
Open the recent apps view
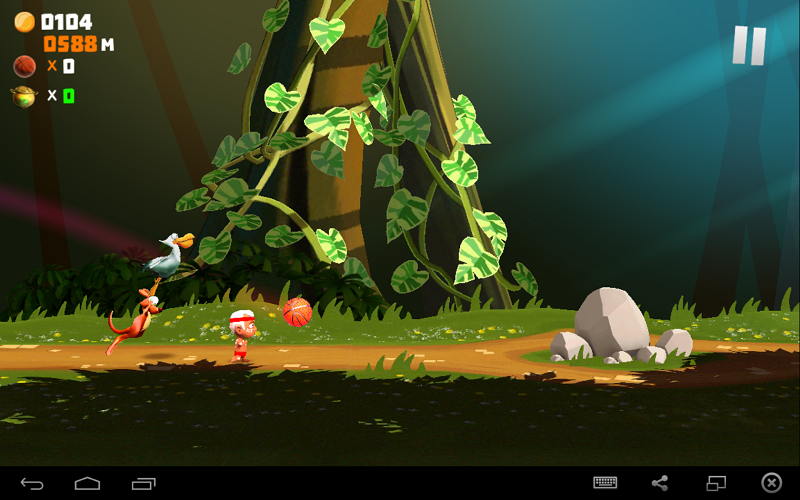click(144, 483)
